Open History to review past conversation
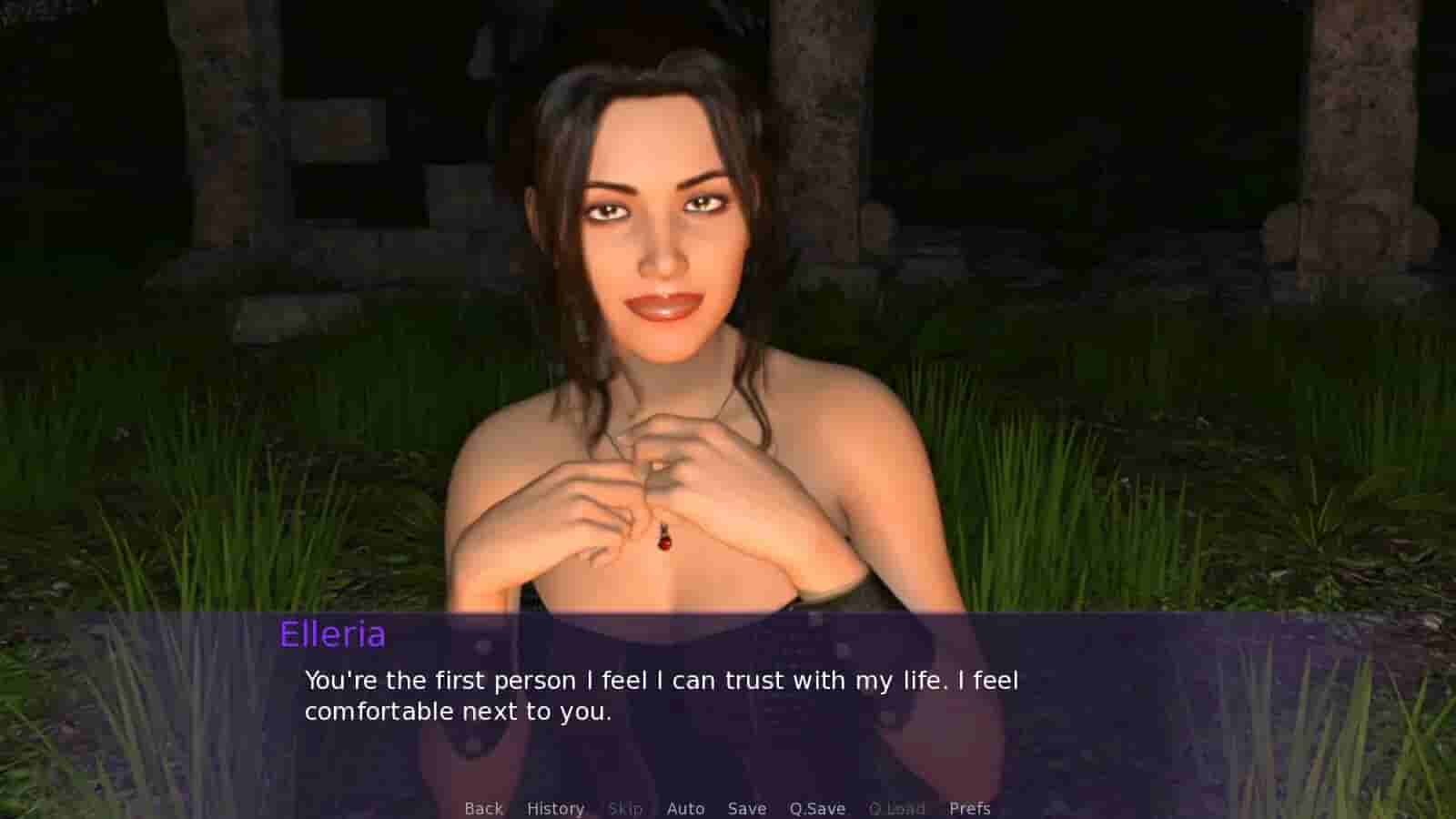The width and height of the screenshot is (1456, 819). [556, 808]
